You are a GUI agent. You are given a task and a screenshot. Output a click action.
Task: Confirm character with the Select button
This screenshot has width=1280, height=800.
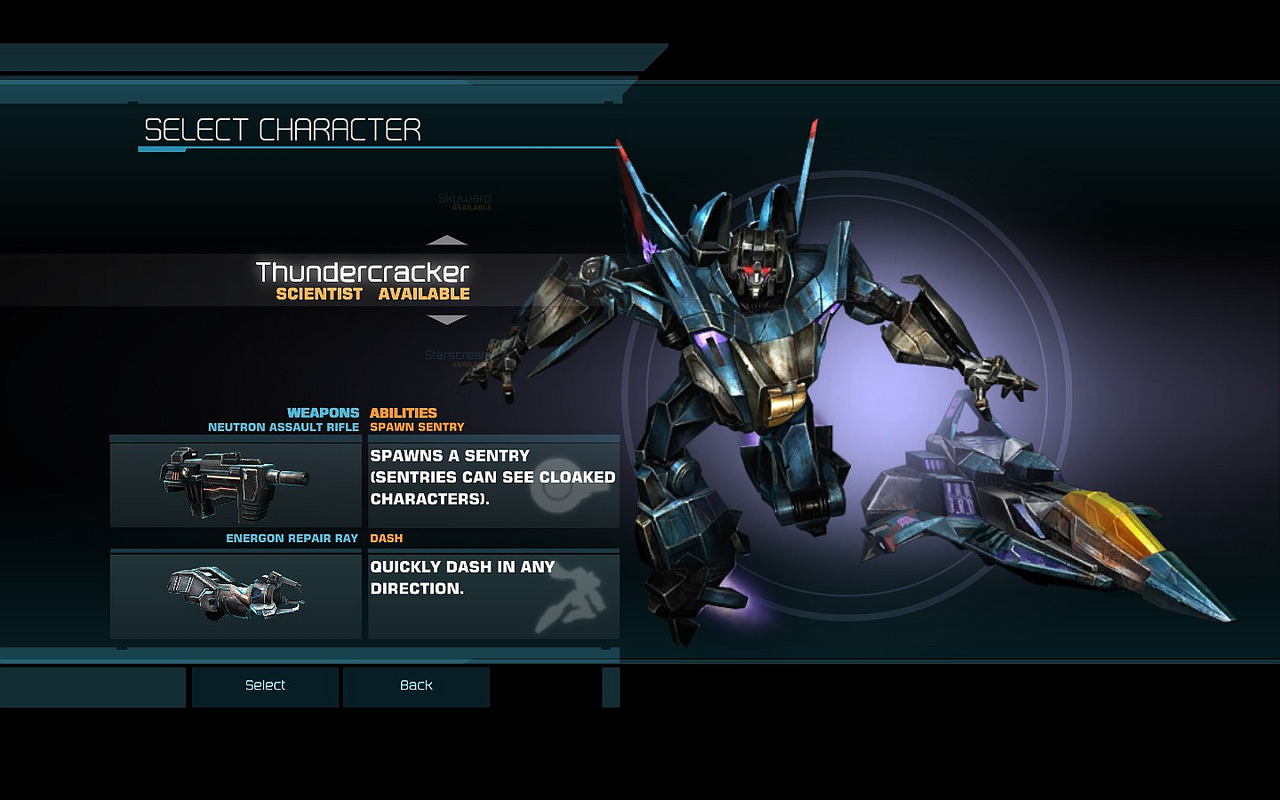[x=265, y=686]
